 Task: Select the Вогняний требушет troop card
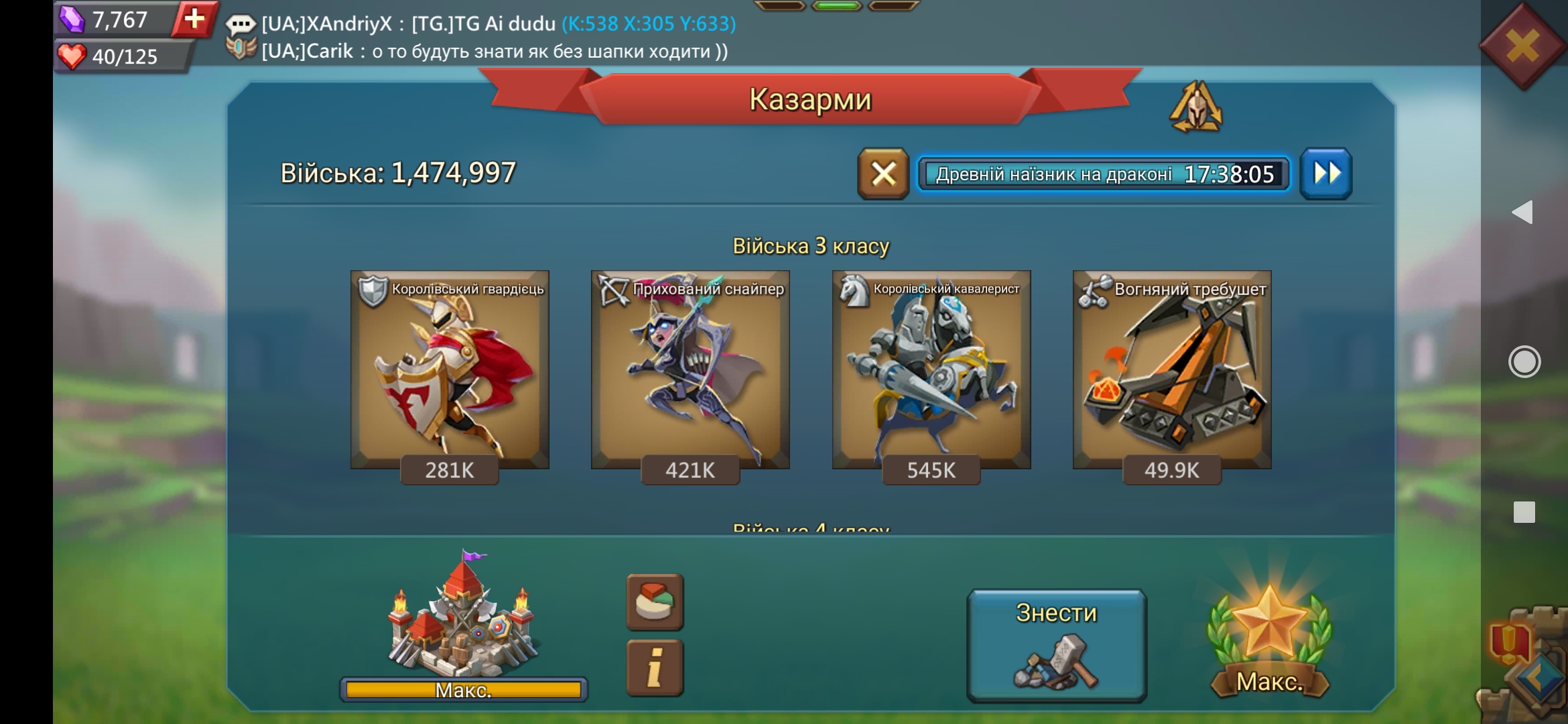pos(1172,369)
